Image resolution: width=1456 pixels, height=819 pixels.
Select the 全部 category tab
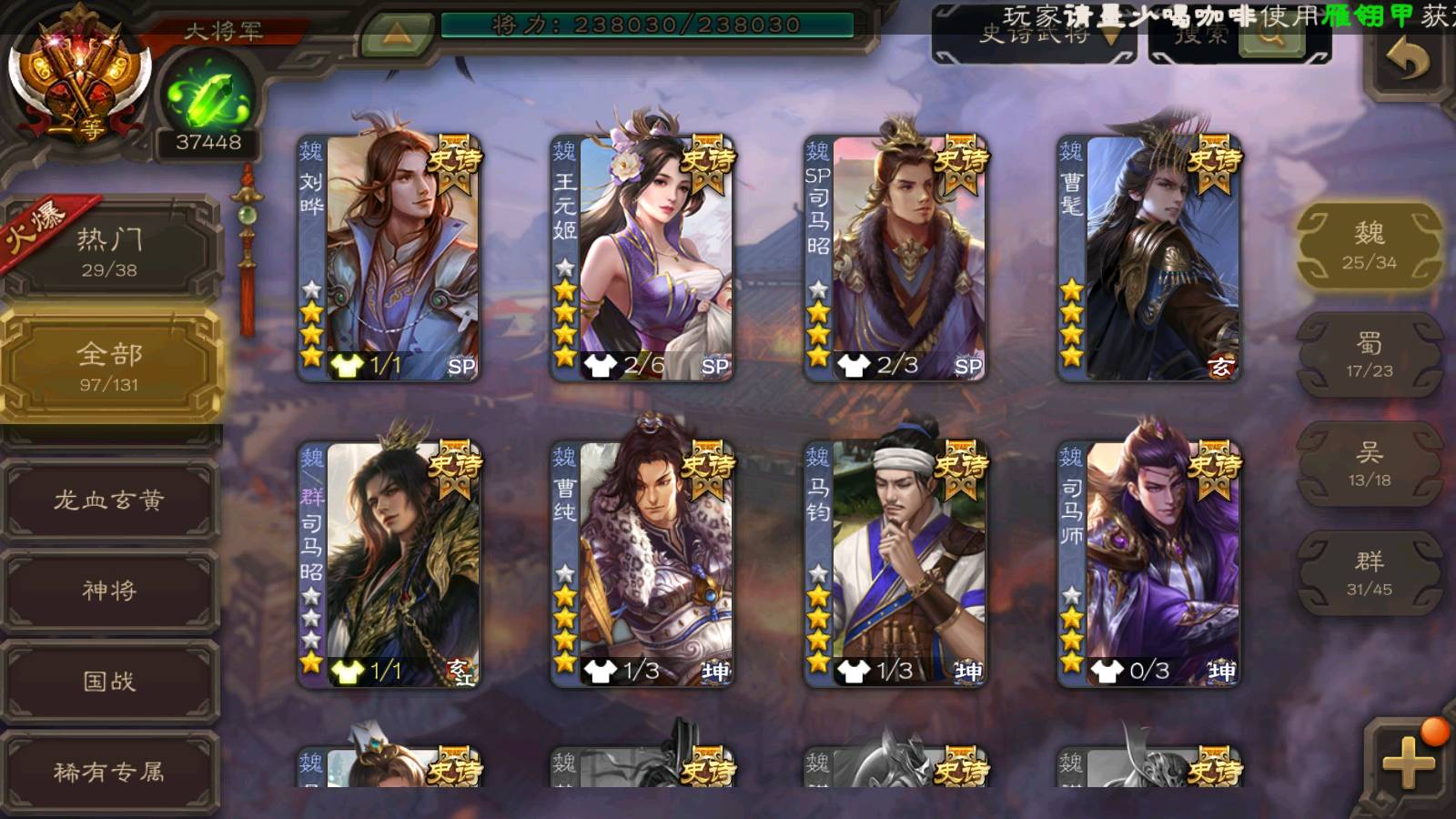point(110,366)
